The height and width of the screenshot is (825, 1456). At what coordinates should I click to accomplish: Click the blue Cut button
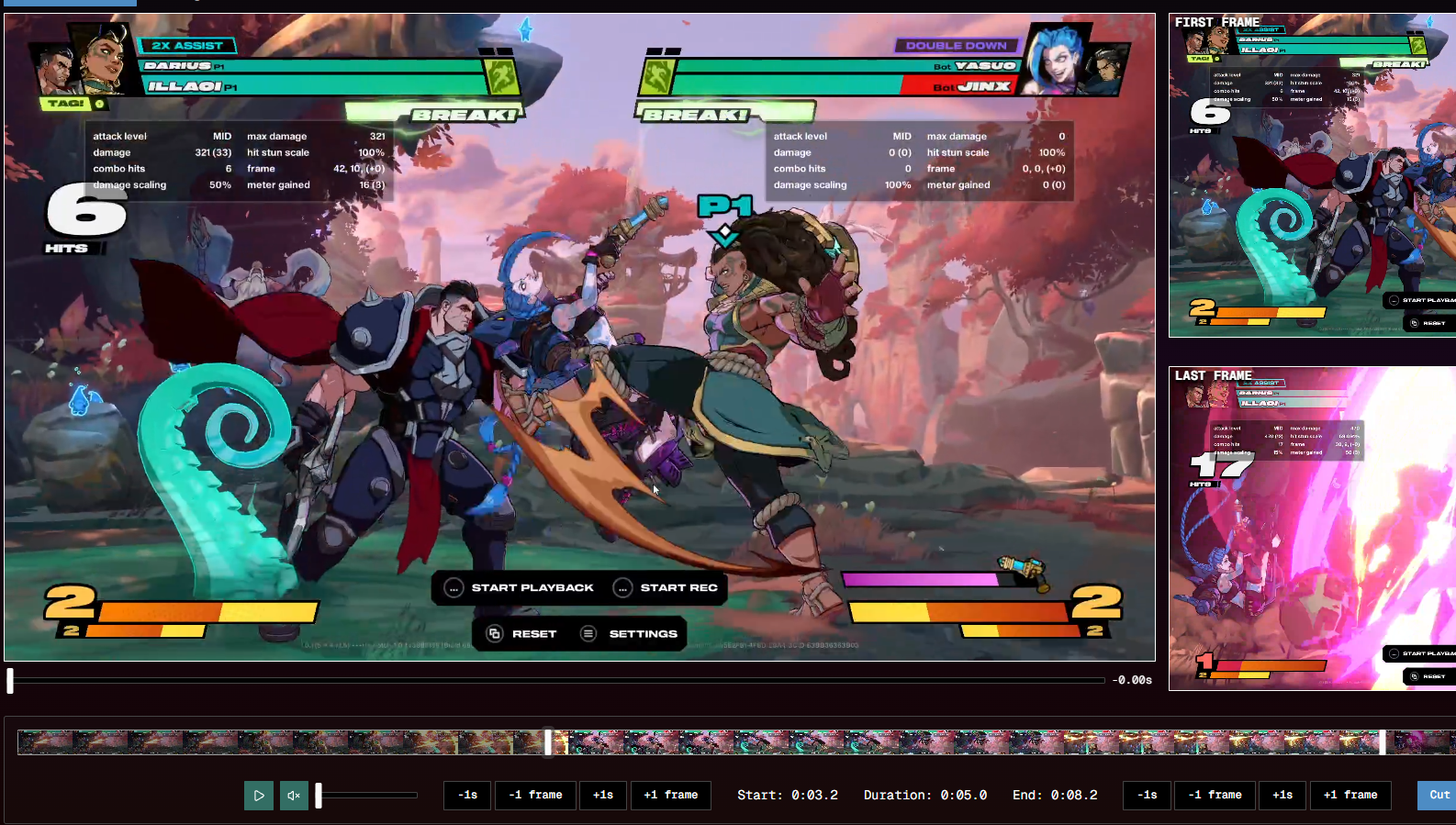pos(1438,795)
